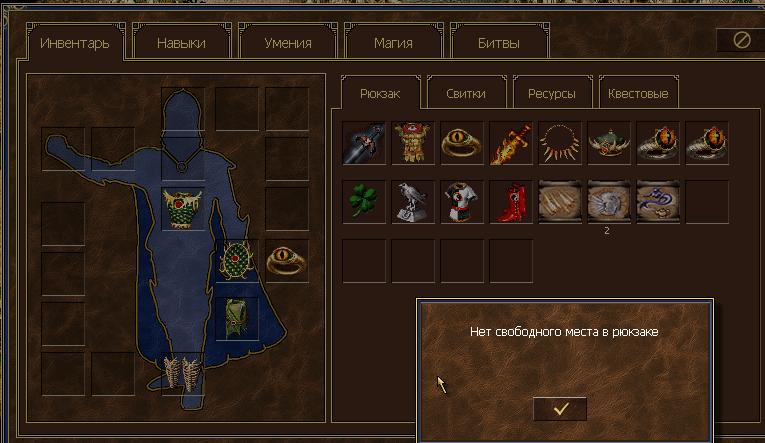Confirm the backpack full message
Screen dimensions: 765x443
pyautogui.click(x=560, y=408)
